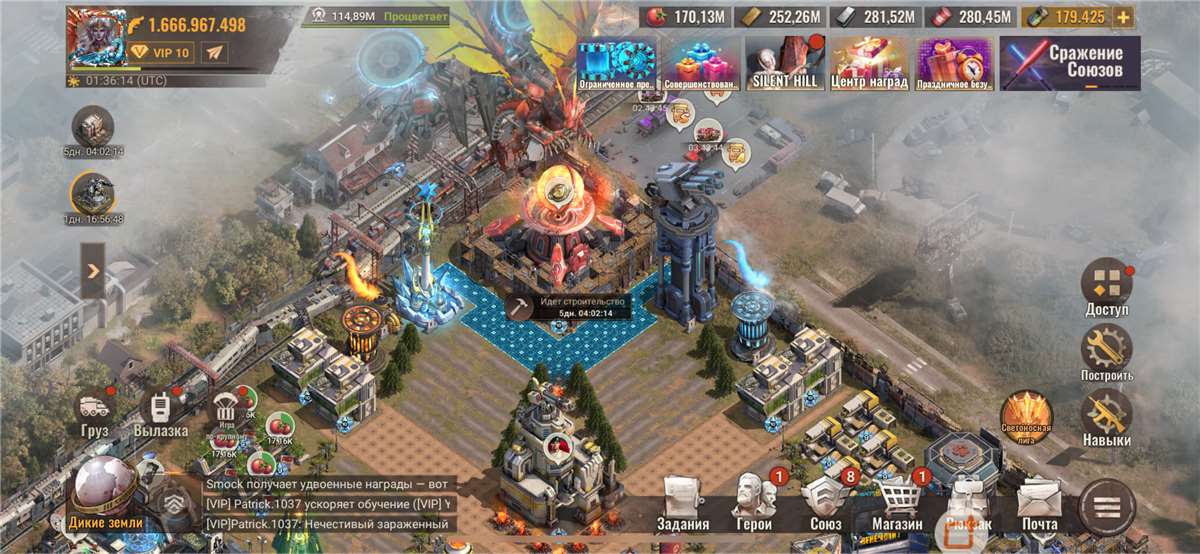The width and height of the screenshot is (1200, 554).
Task: Open the Союз alliance menu
Action: (826, 503)
